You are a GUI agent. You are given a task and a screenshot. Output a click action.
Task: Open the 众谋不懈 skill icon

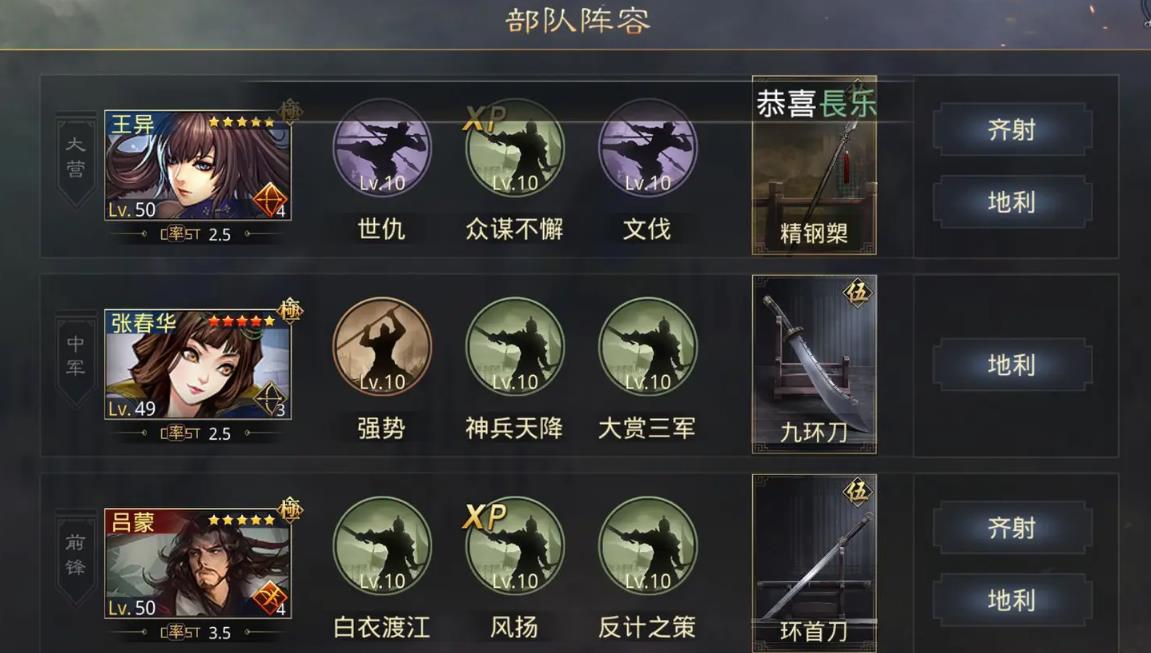(515, 148)
